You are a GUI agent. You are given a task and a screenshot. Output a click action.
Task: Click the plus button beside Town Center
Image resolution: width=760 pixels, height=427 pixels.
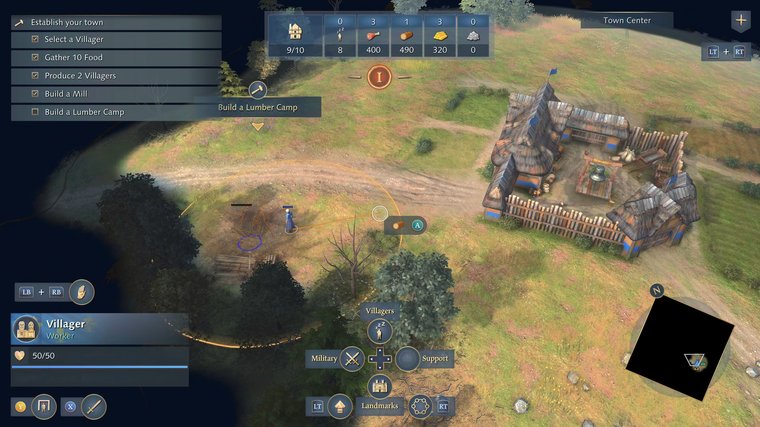(x=740, y=20)
